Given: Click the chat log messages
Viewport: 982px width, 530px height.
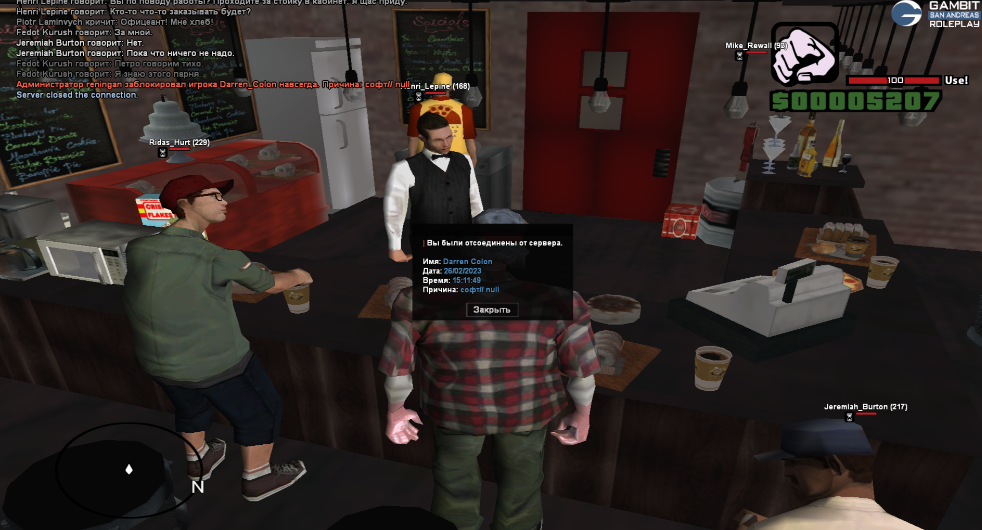Looking at the screenshot, I should tap(200, 50).
